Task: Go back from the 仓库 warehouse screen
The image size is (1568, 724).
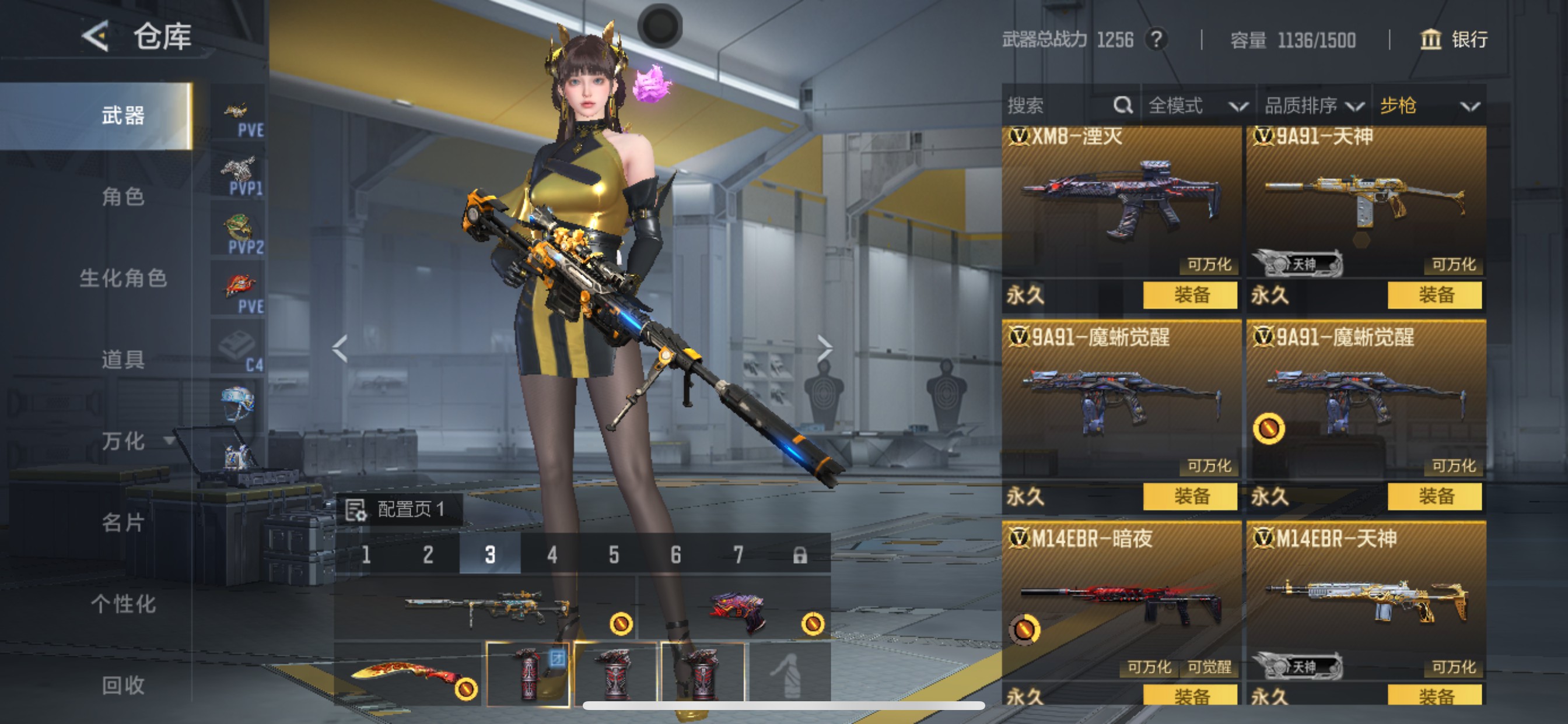Action: [96, 37]
